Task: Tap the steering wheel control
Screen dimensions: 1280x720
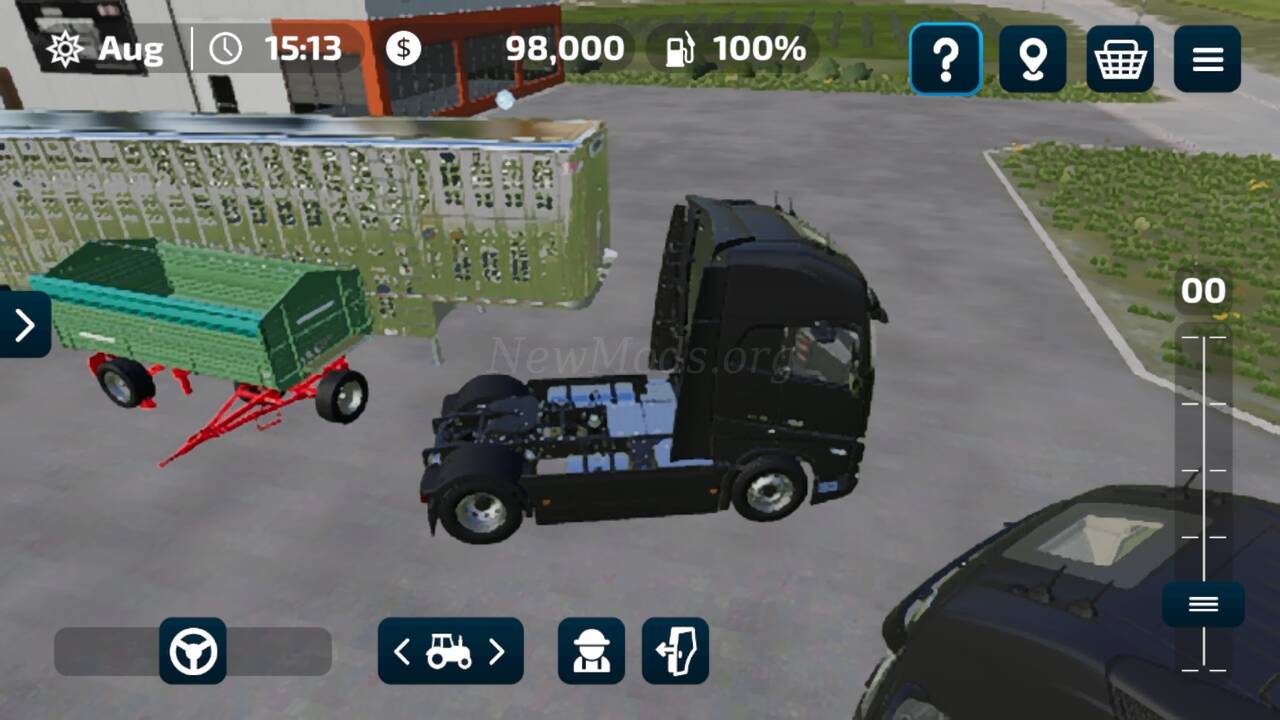Action: tap(193, 651)
